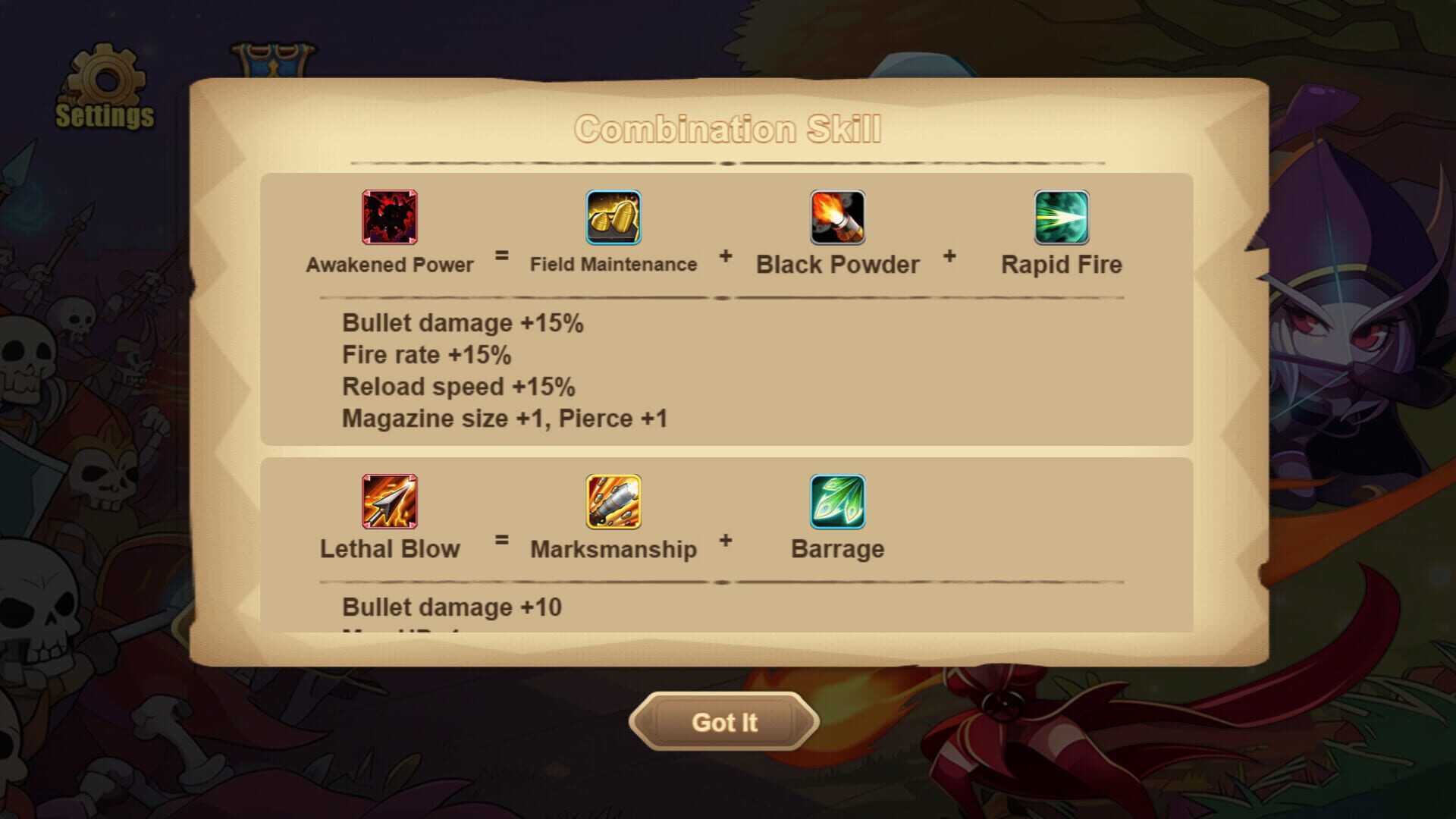Click the Awakened Power label text
The height and width of the screenshot is (819, 1456).
coord(389,265)
